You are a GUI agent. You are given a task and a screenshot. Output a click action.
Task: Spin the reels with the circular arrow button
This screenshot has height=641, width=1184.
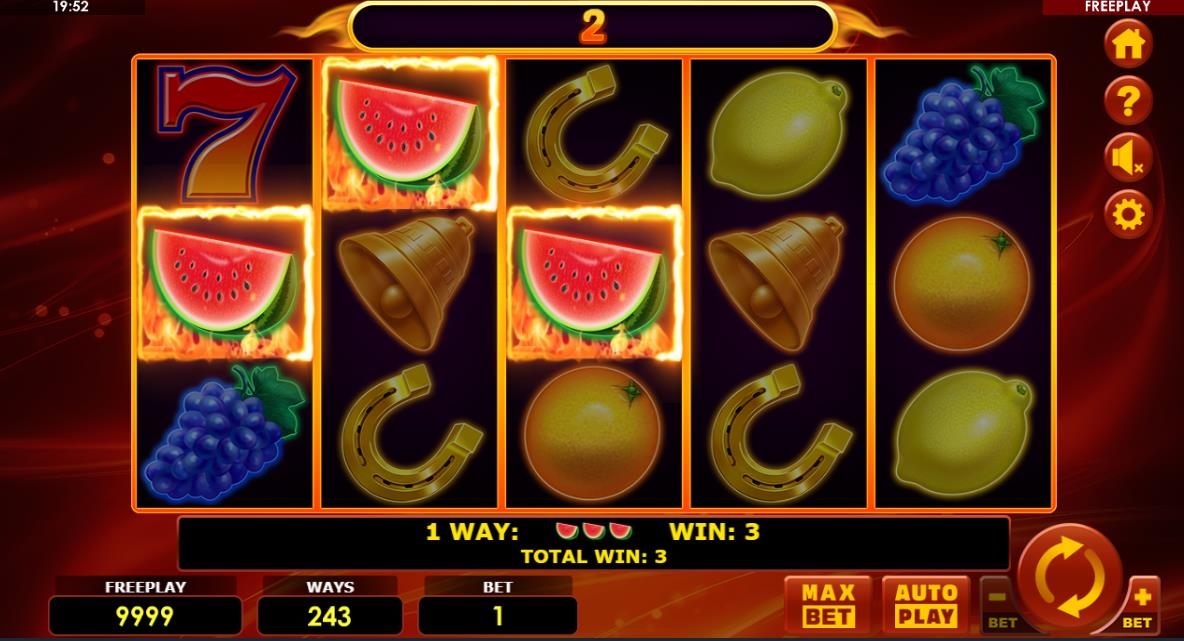pyautogui.click(x=1069, y=577)
